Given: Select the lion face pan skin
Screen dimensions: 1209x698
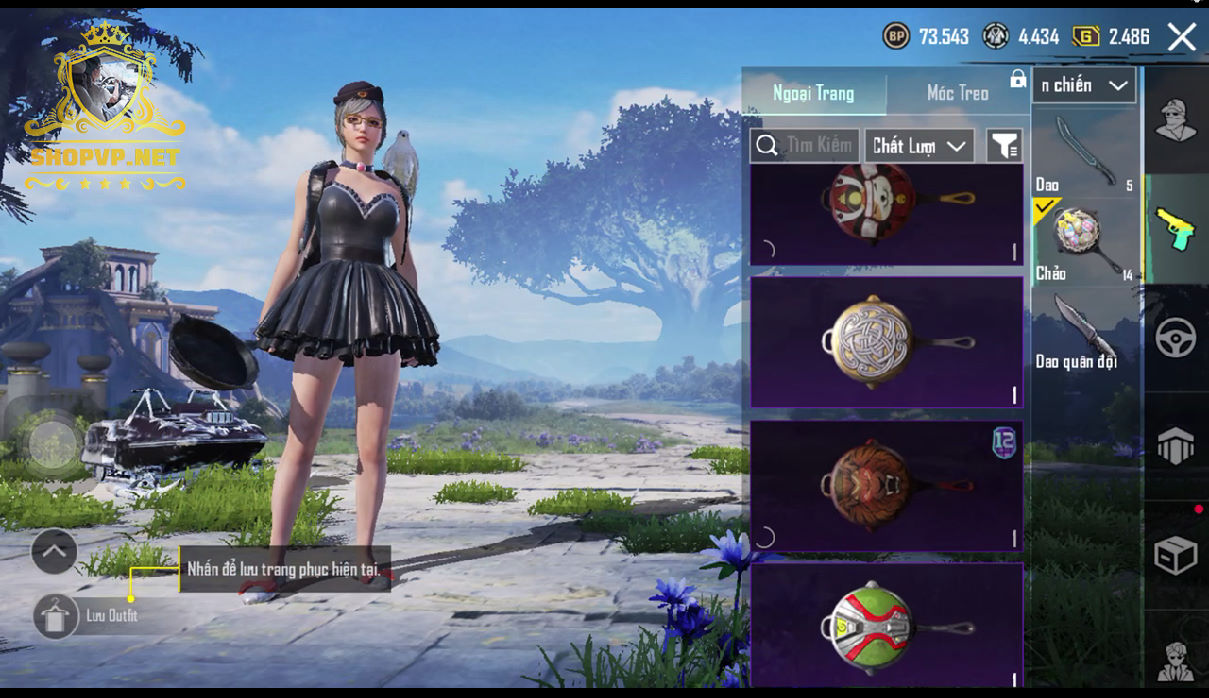Looking at the screenshot, I should (x=886, y=485).
